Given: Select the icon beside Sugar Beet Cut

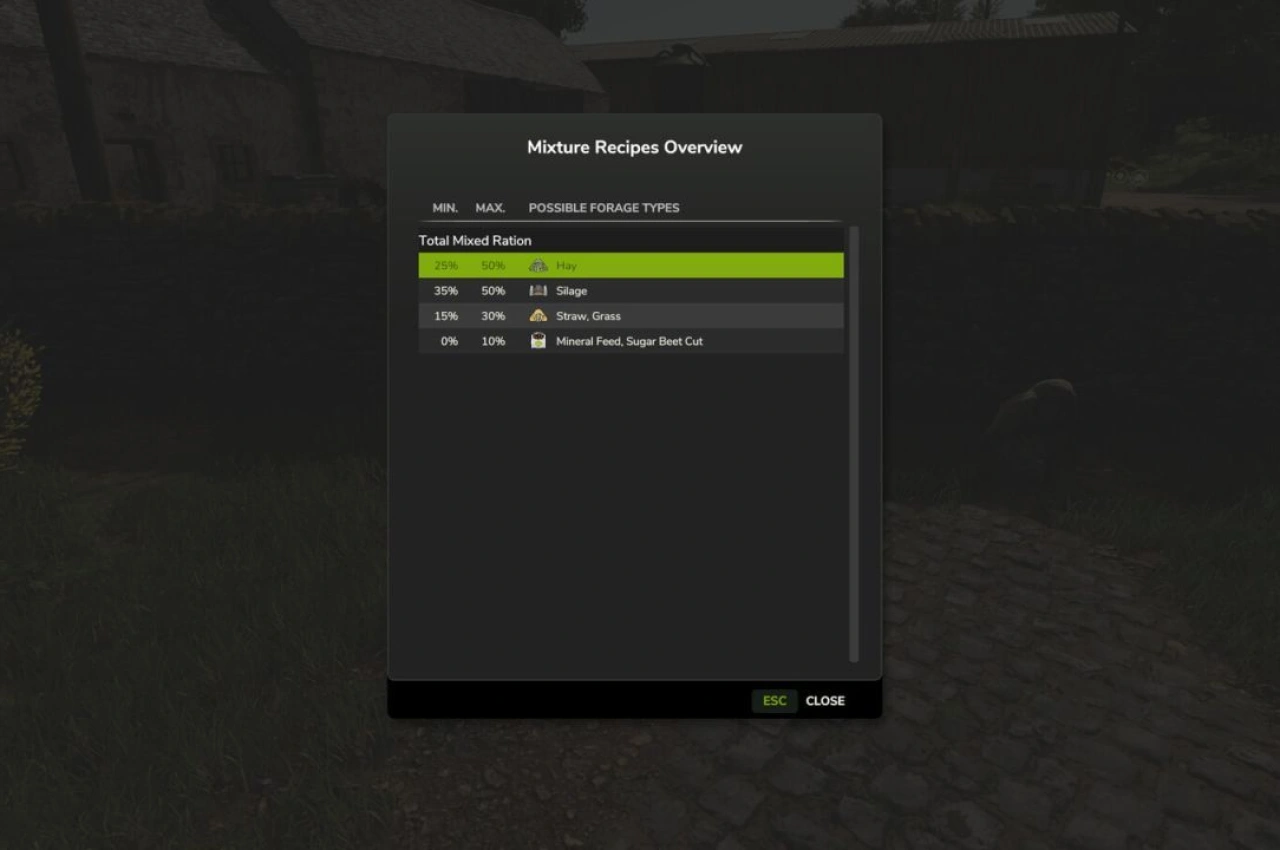Looking at the screenshot, I should pyautogui.click(x=538, y=340).
